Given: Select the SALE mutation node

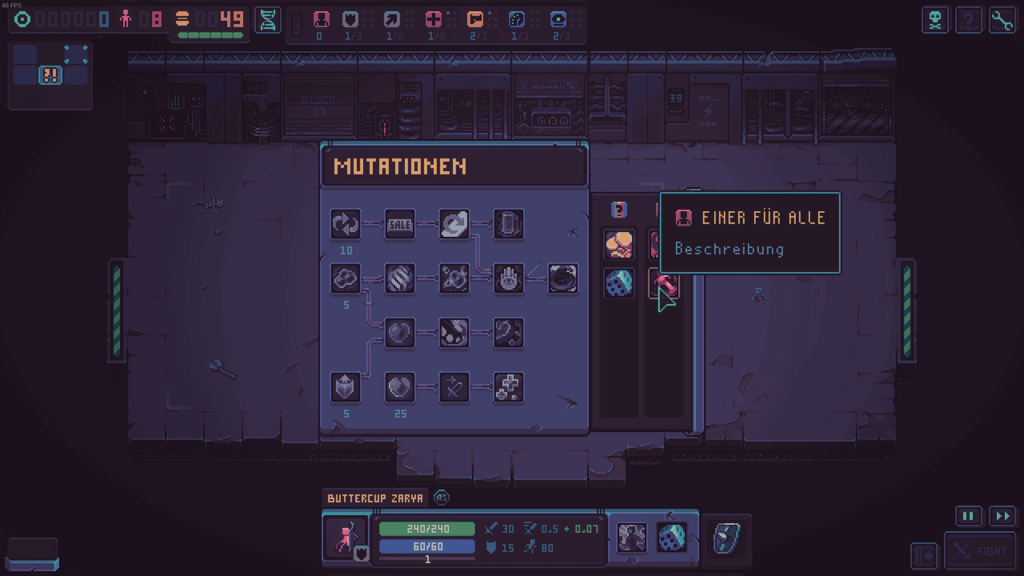Looking at the screenshot, I should [x=400, y=225].
